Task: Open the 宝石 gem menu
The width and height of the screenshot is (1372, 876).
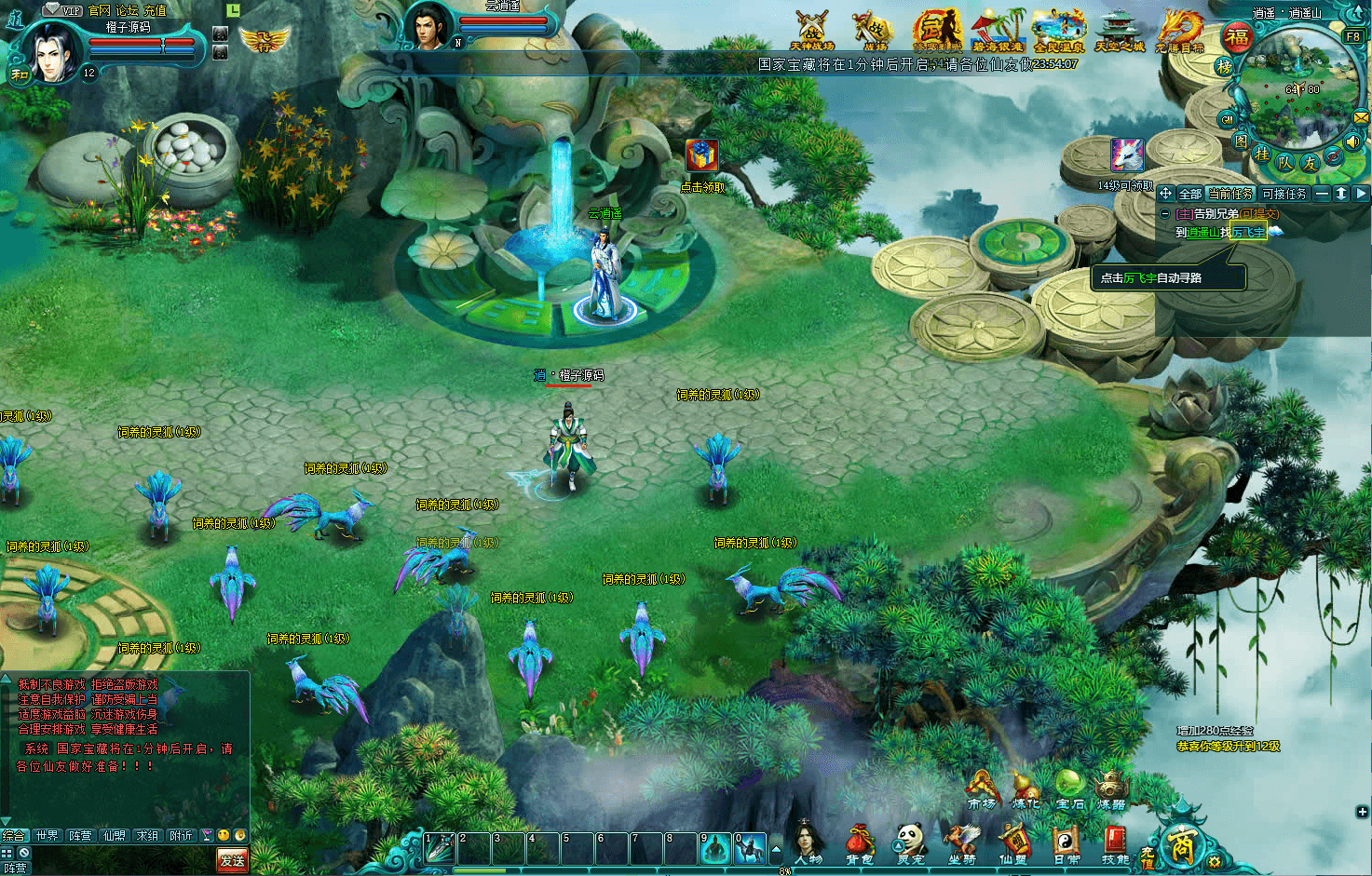Action: 1070,788
